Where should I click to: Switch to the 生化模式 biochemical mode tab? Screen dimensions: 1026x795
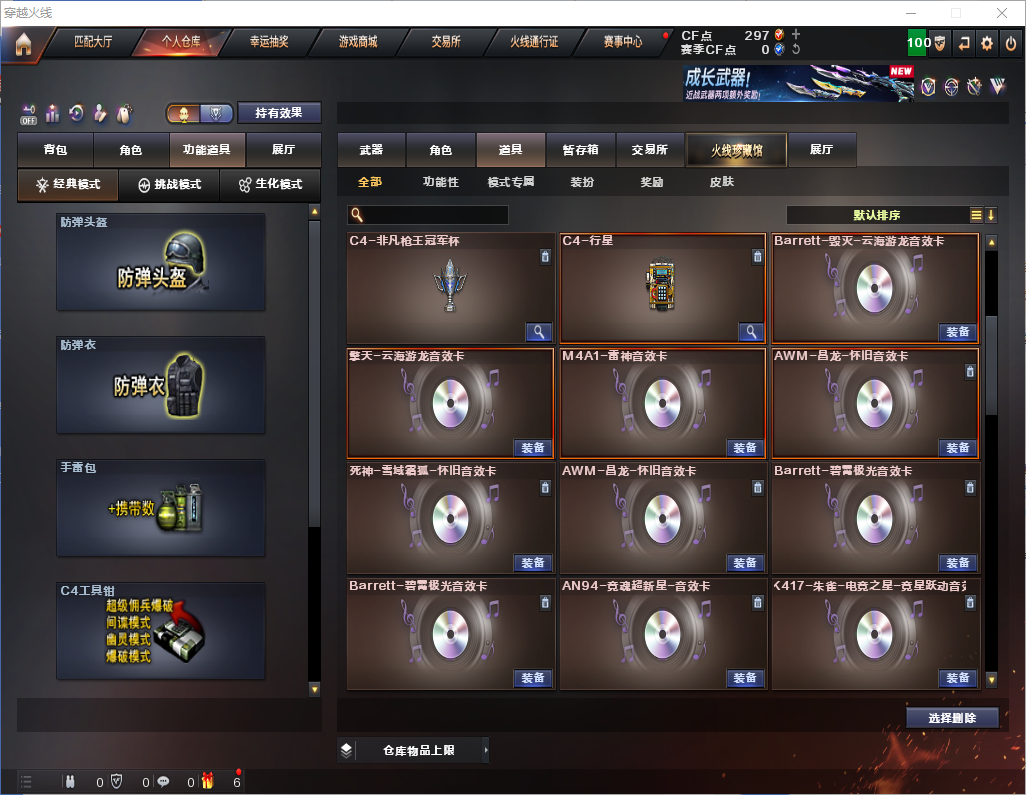tap(270, 185)
